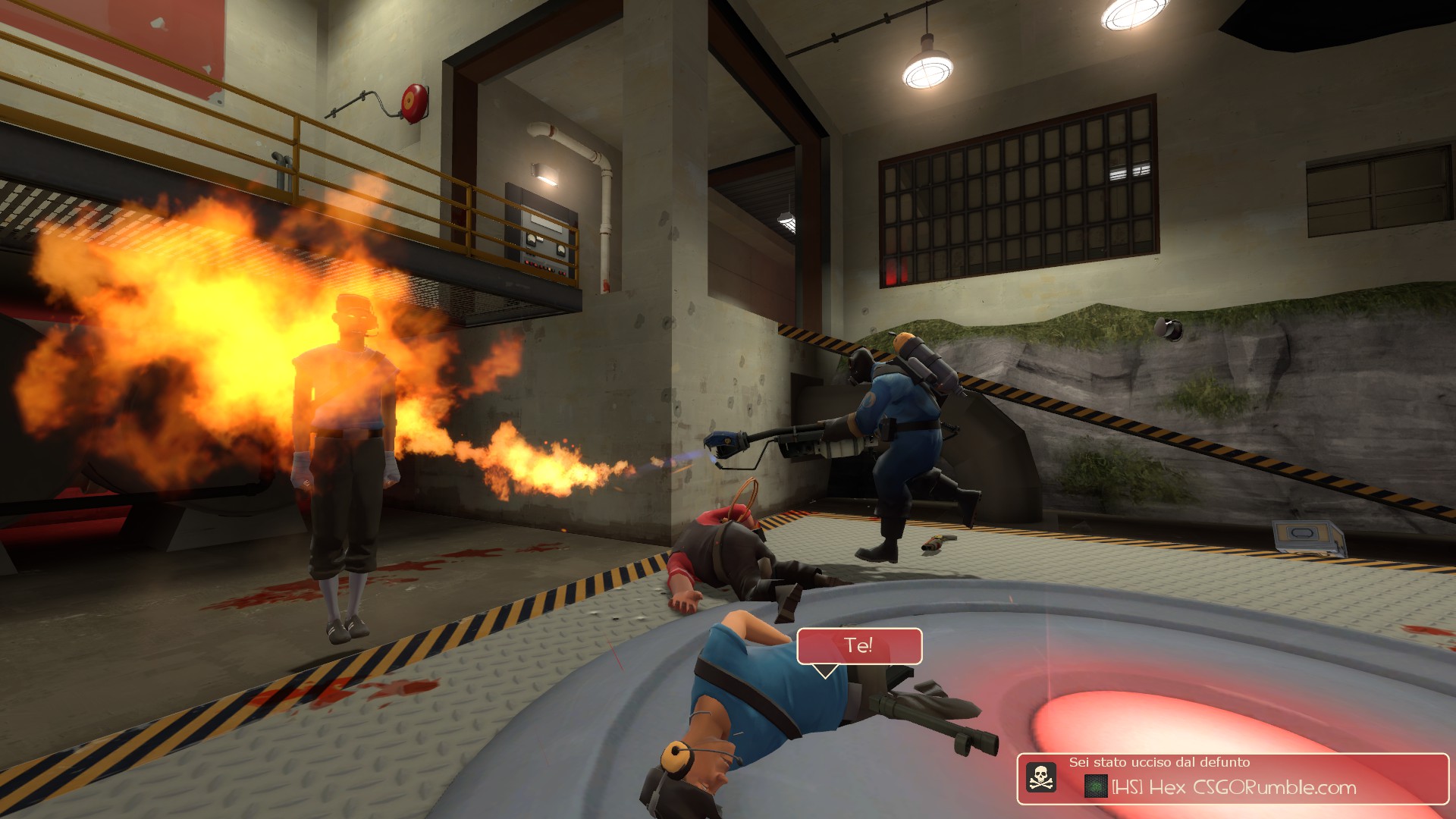Click the red "Te!" callout bubble

click(858, 646)
